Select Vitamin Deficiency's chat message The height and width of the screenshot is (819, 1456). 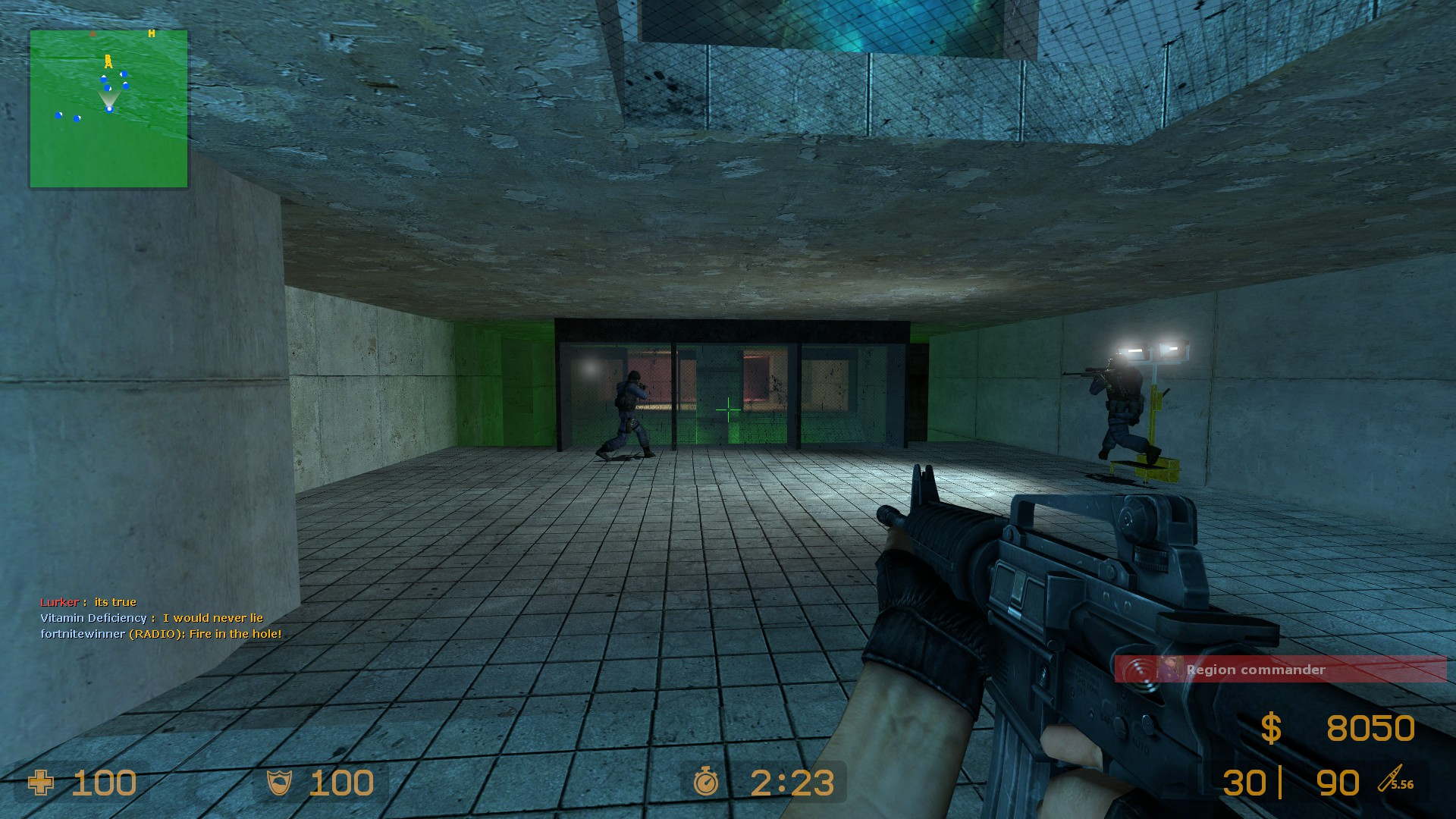(x=152, y=618)
